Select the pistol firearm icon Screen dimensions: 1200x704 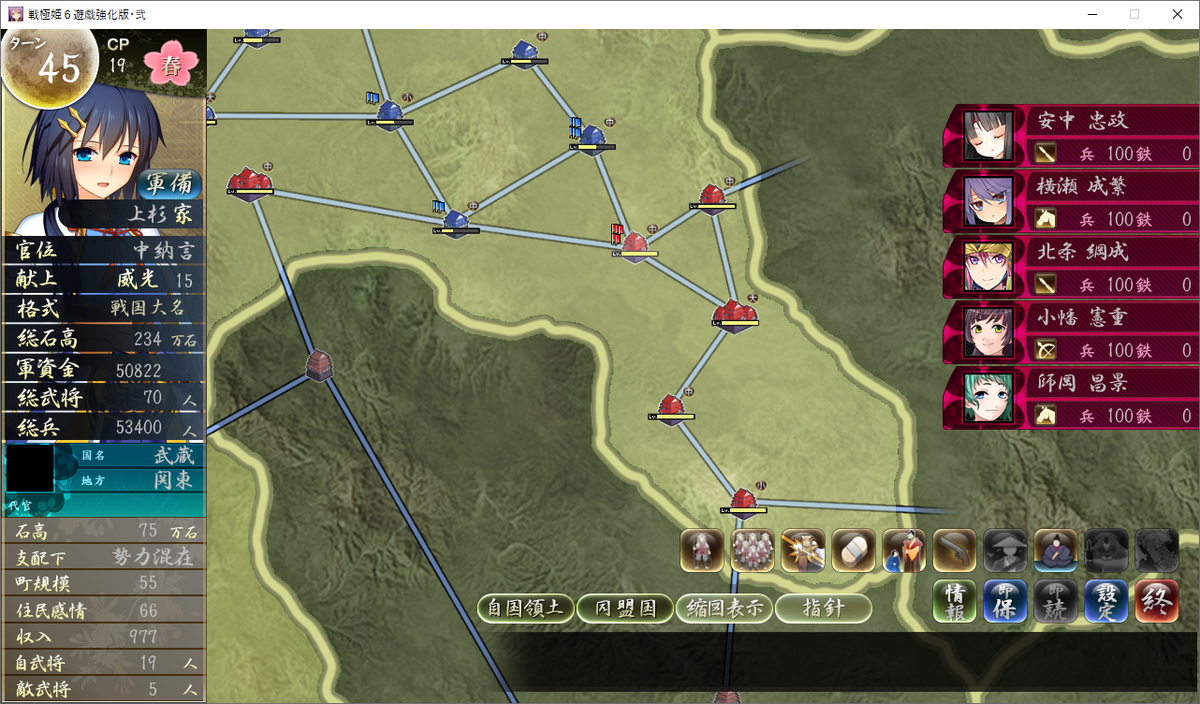954,550
